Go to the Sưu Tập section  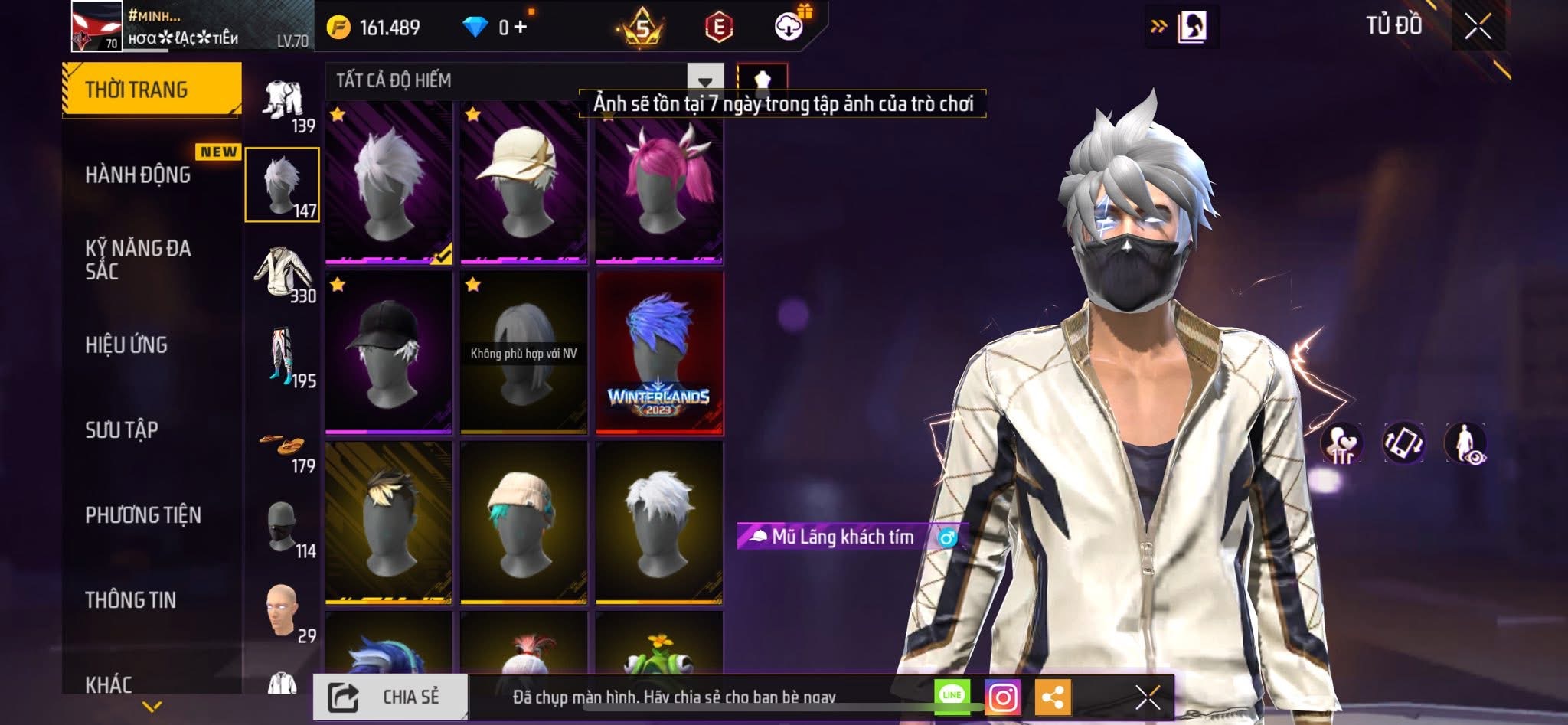[122, 430]
